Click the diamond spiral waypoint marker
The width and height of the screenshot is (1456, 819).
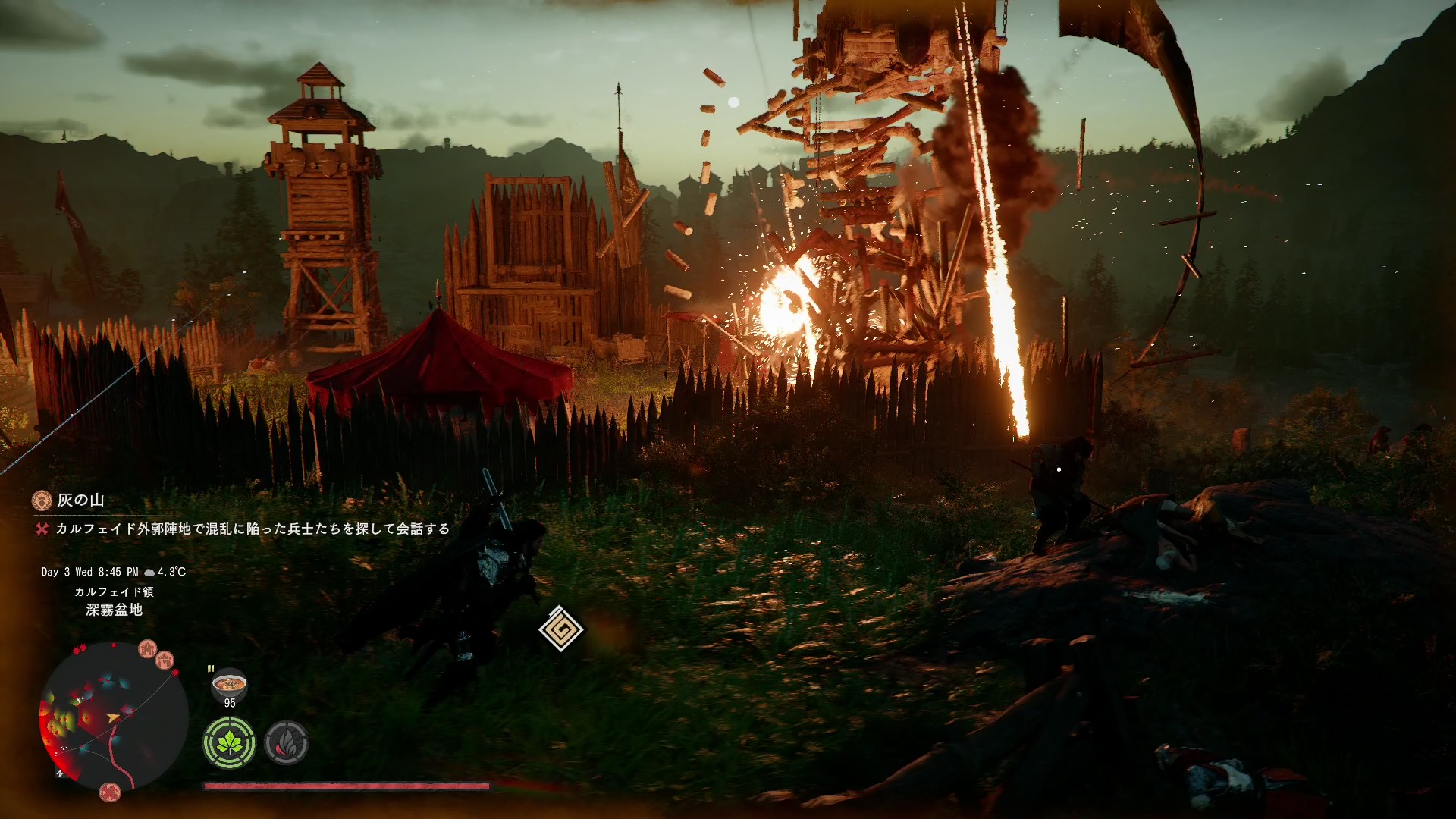(560, 629)
